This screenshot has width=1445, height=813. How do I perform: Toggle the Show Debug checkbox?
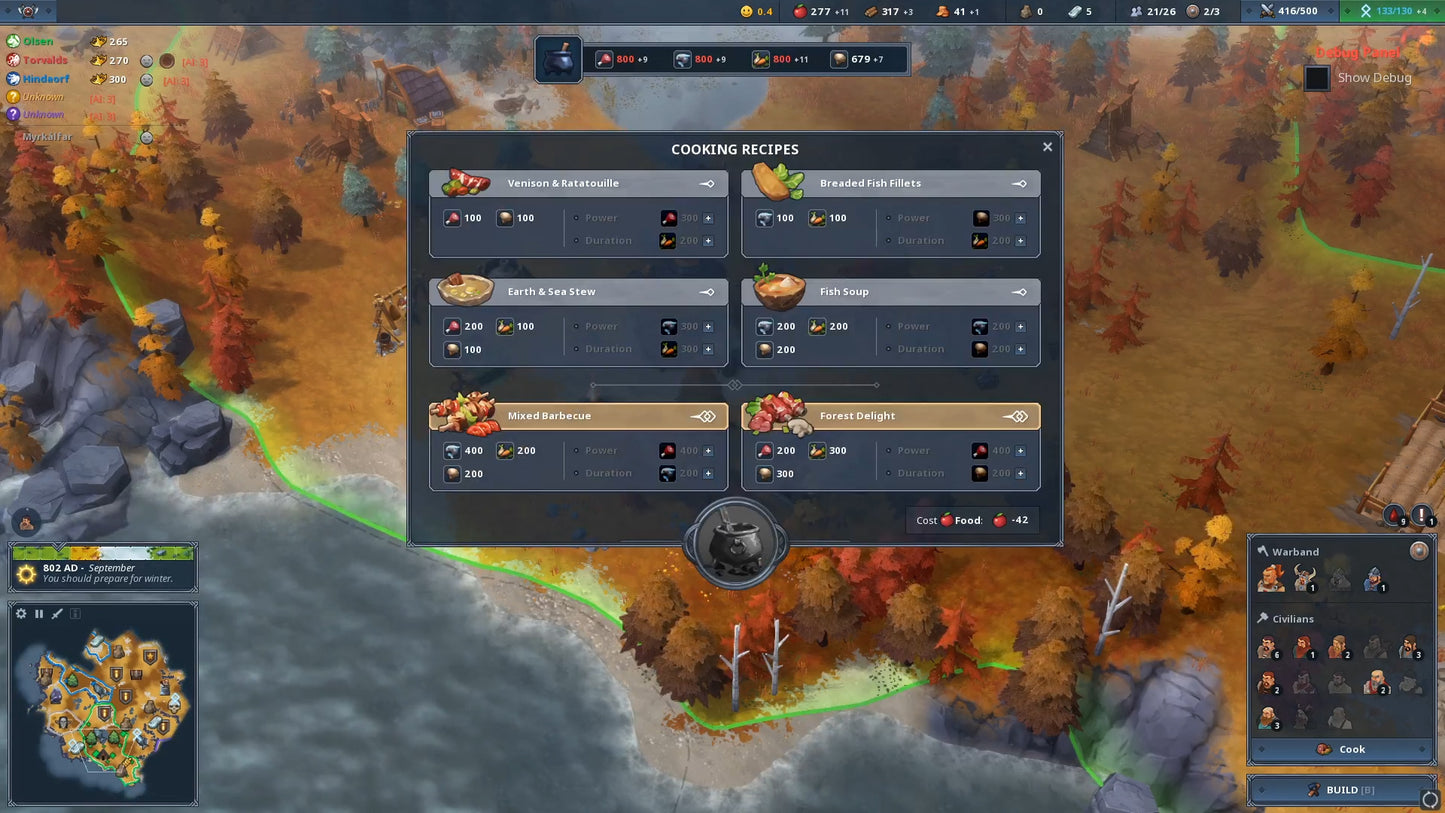click(1317, 77)
